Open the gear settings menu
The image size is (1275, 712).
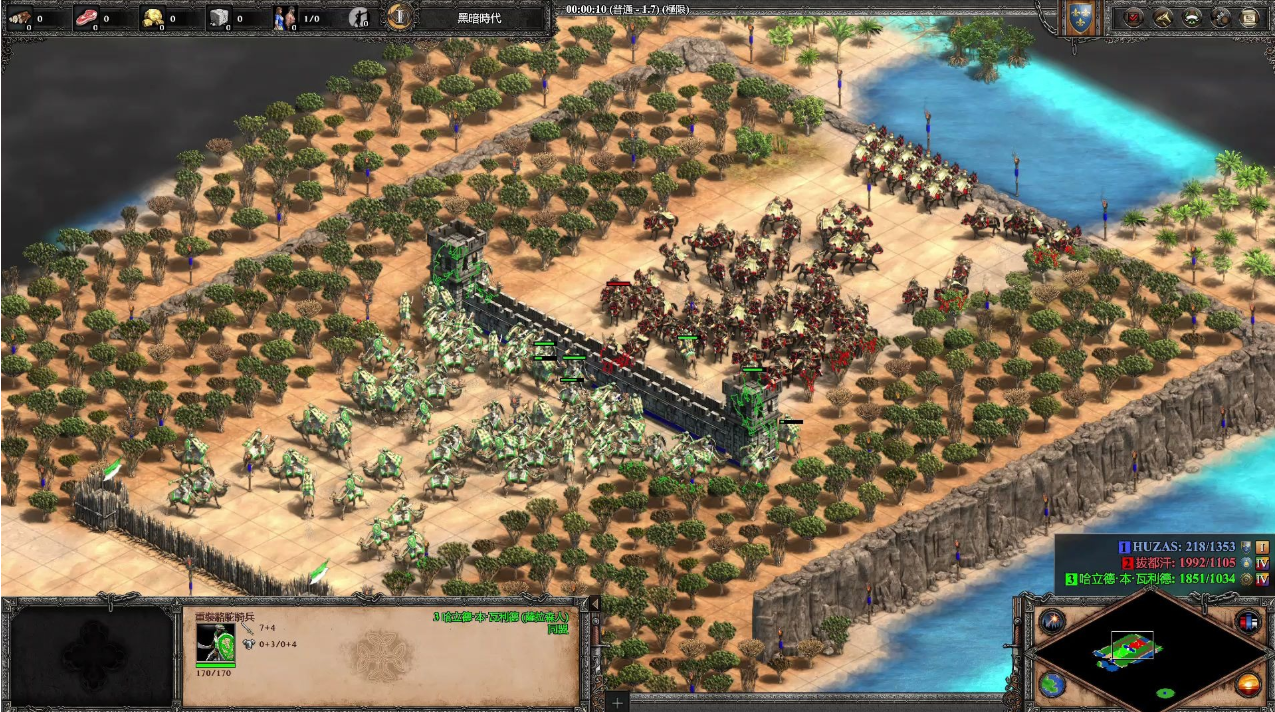[x=1221, y=17]
